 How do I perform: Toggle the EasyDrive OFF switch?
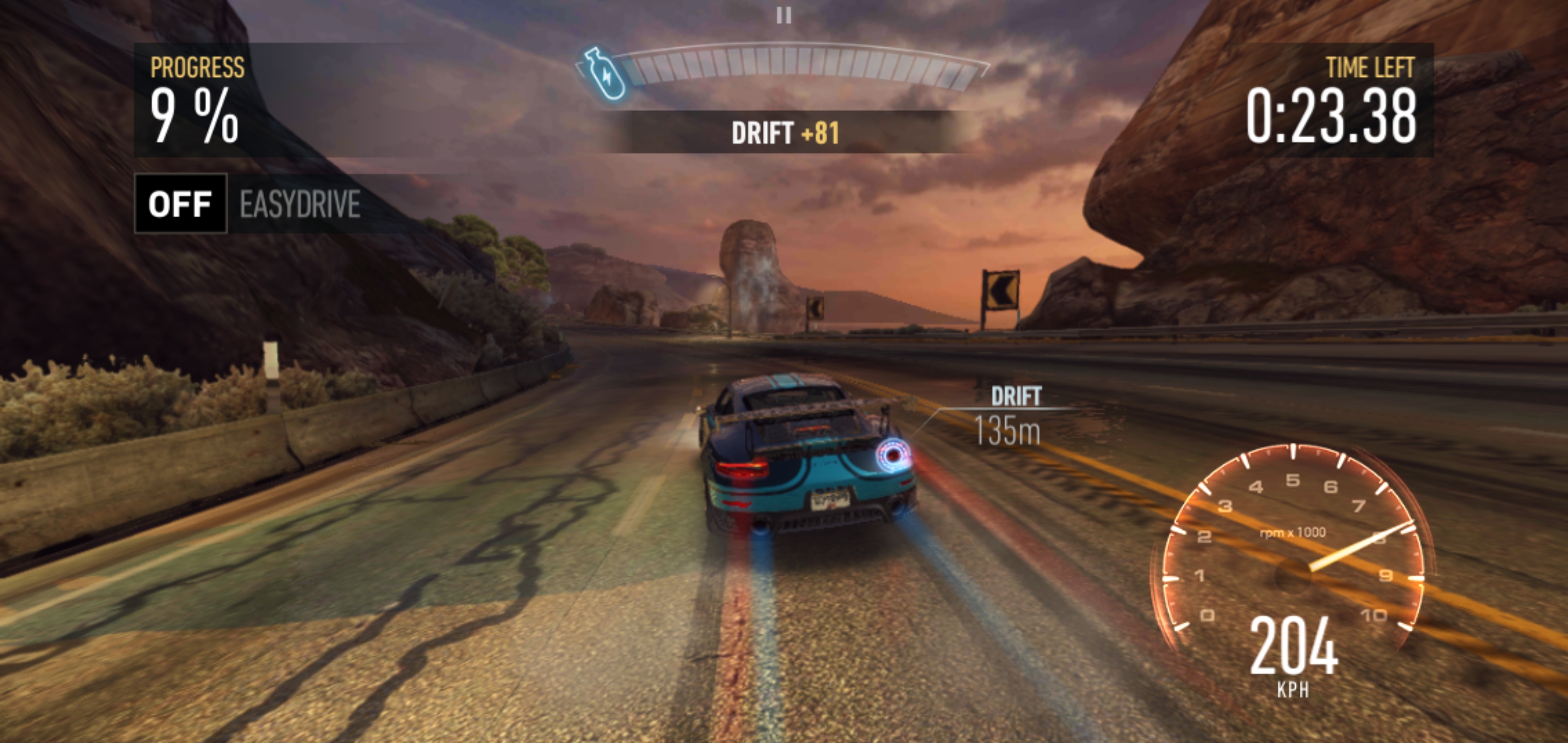(180, 203)
